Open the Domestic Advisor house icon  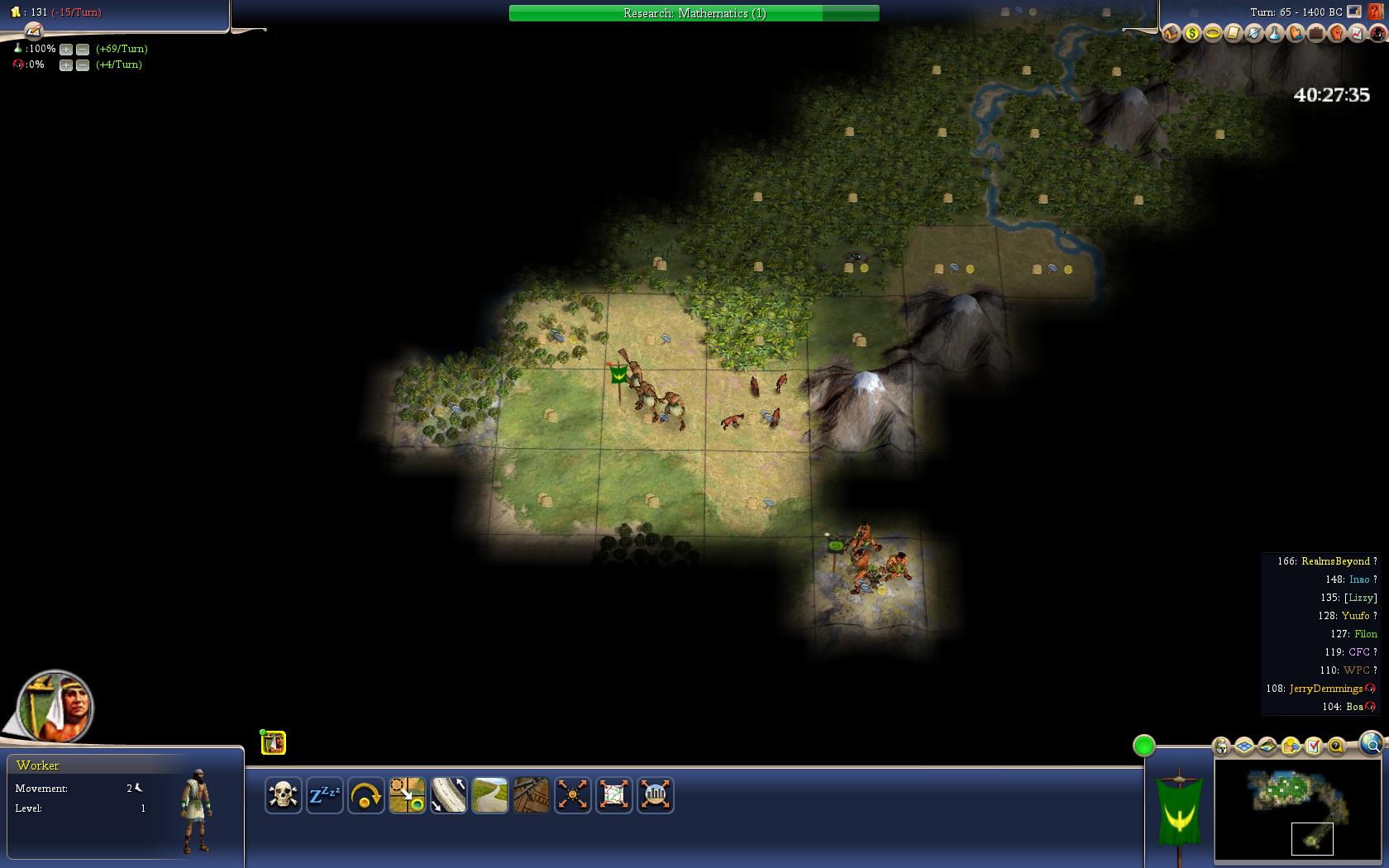pyautogui.click(x=1171, y=33)
